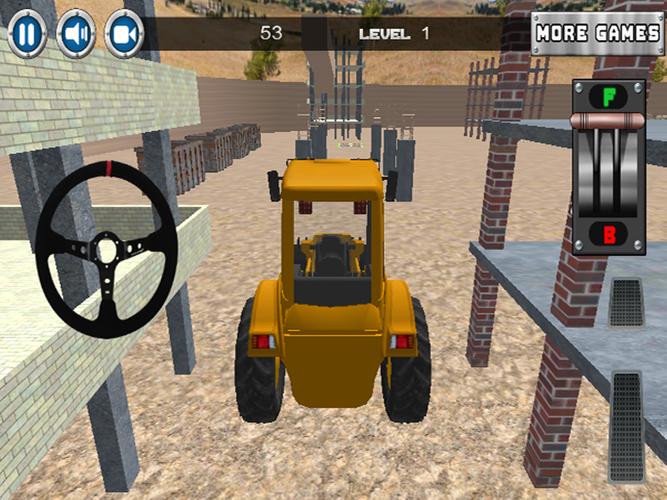Image resolution: width=667 pixels, height=500 pixels.
Task: Tap the small brake pedal
Action: coord(626,302)
